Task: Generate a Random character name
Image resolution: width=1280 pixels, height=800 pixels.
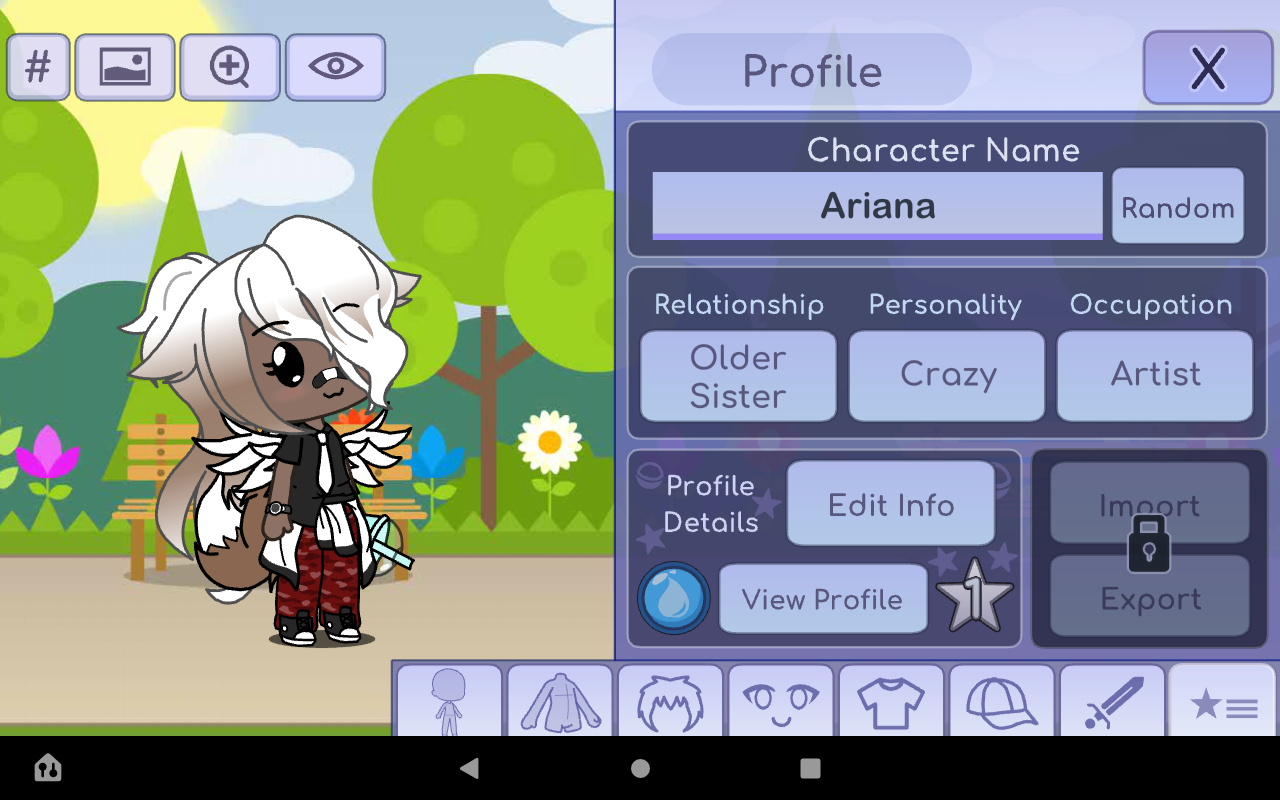Action: click(1178, 207)
